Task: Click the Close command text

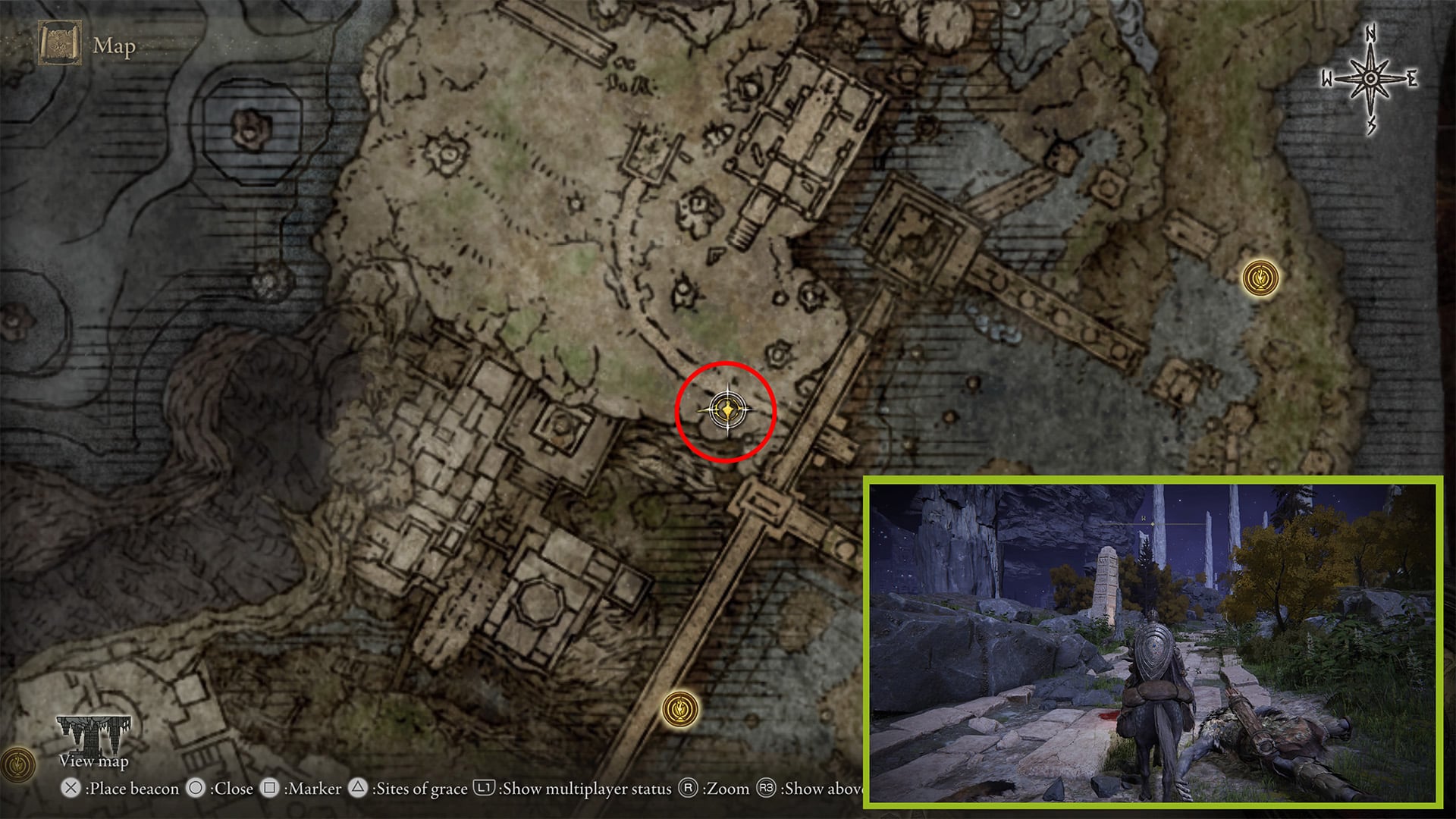Action: pyautogui.click(x=233, y=789)
